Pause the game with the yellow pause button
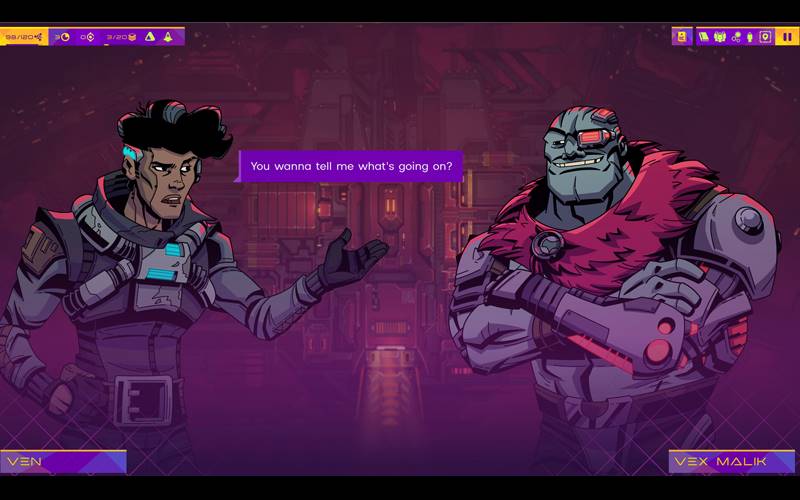Viewport: 800px width, 500px height. pyautogui.click(x=787, y=37)
